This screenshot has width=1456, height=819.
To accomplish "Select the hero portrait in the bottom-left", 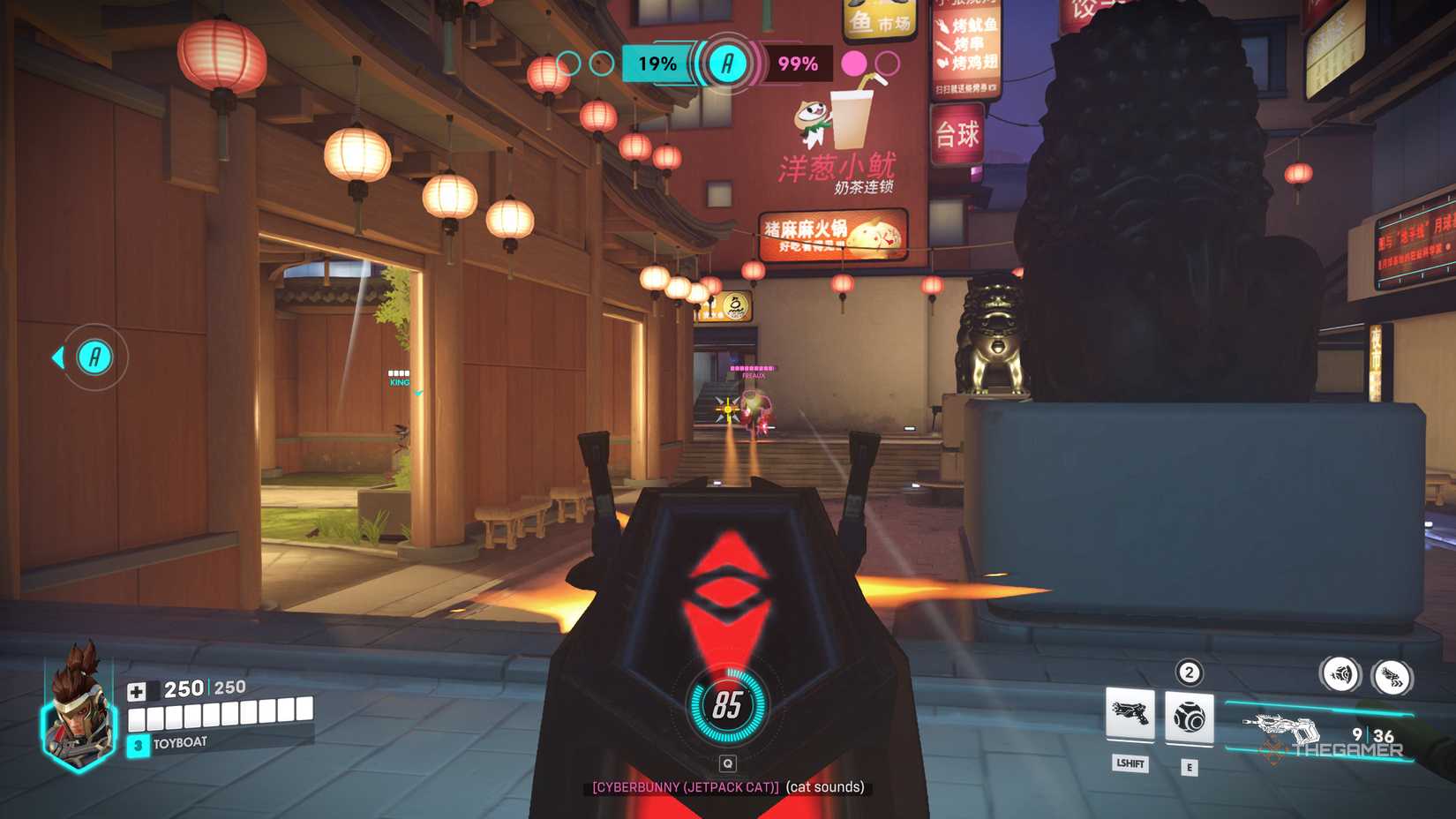I will pos(78,715).
